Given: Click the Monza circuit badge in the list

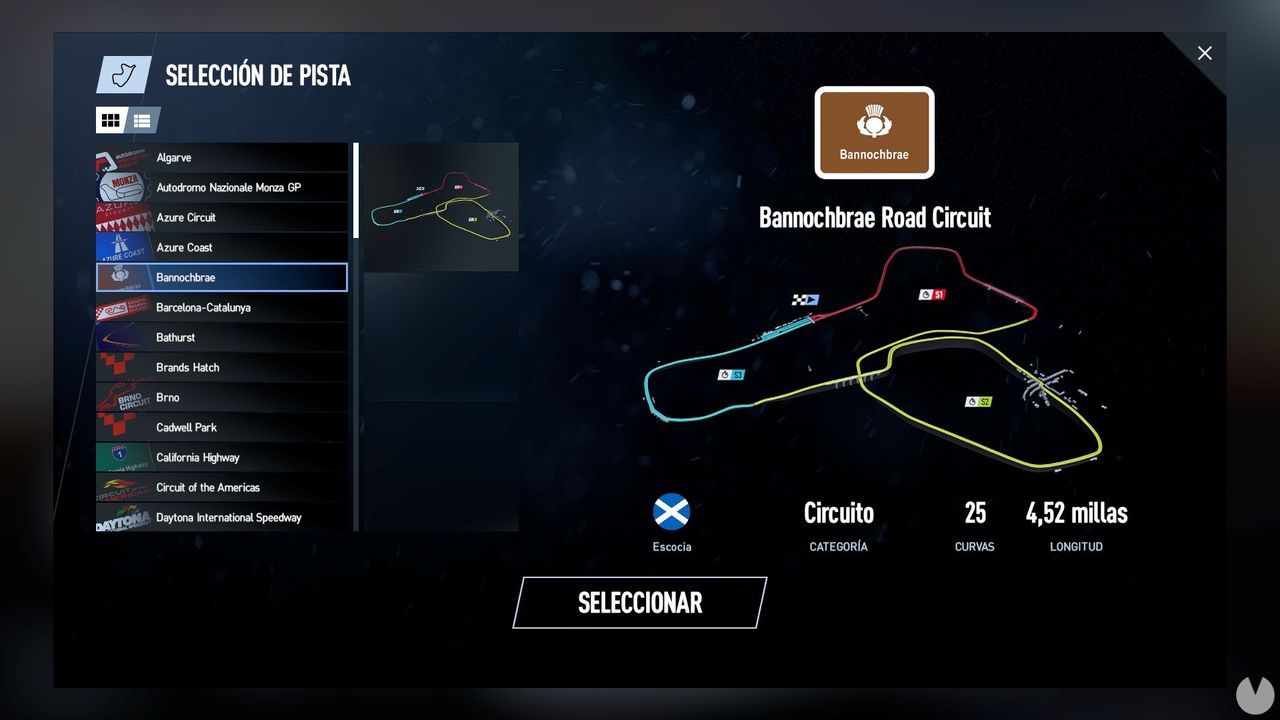Looking at the screenshot, I should click(x=122, y=187).
